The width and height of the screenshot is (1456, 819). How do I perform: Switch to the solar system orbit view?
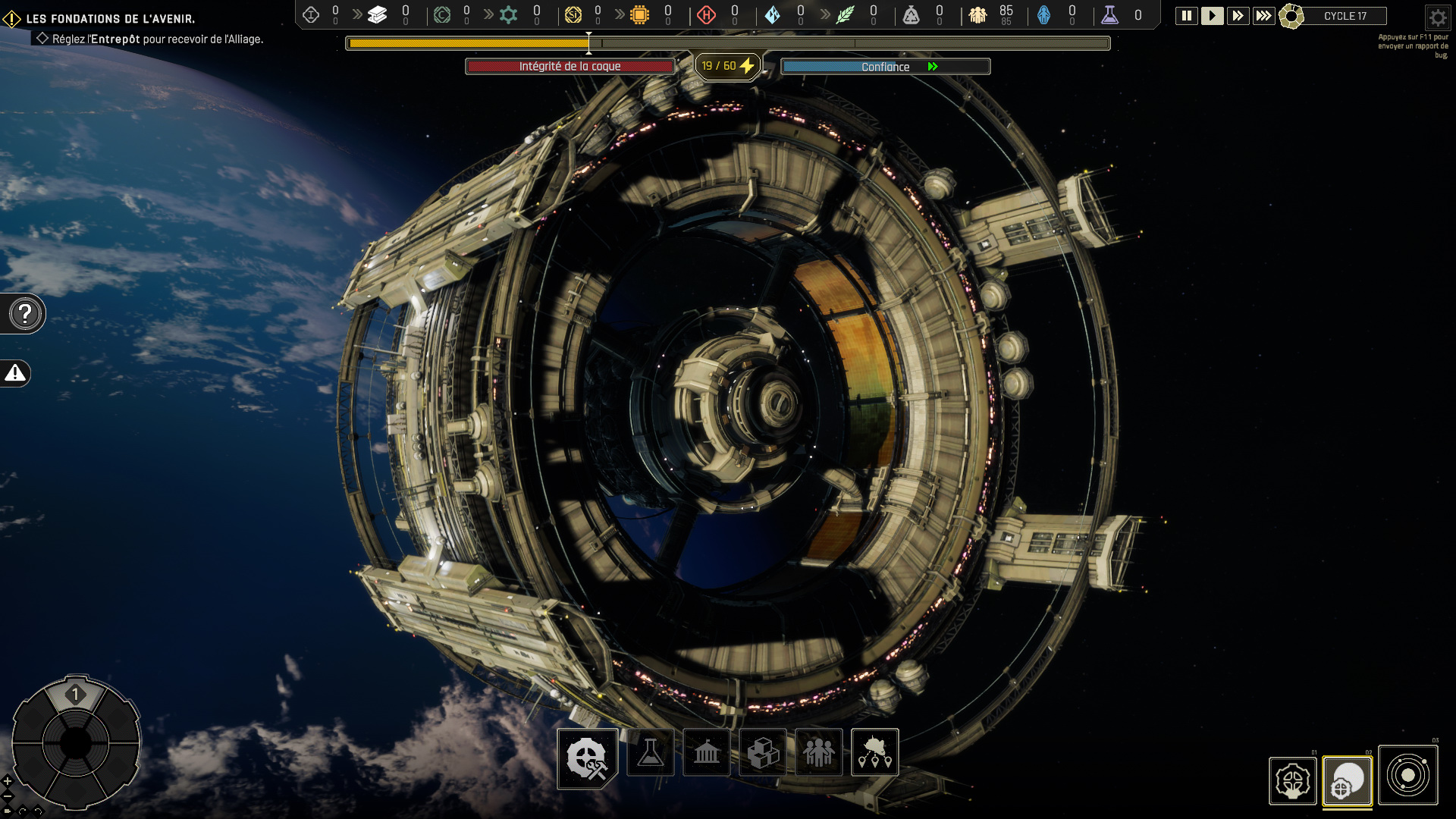1407,775
